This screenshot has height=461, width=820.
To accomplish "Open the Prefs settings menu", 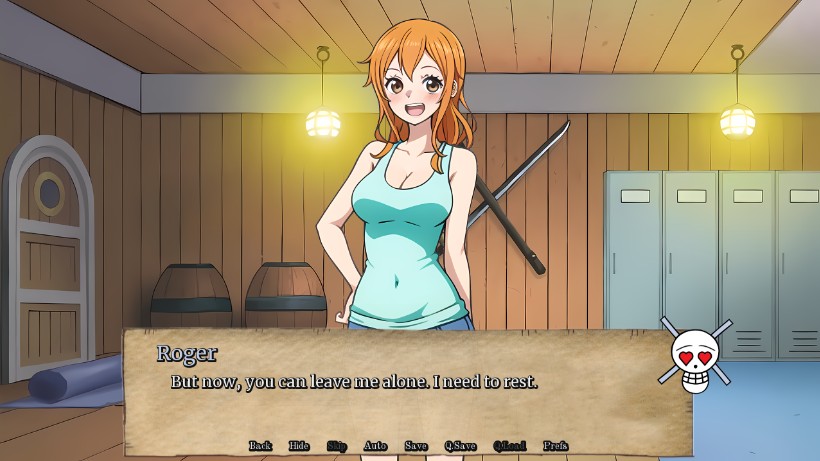I will coord(555,446).
